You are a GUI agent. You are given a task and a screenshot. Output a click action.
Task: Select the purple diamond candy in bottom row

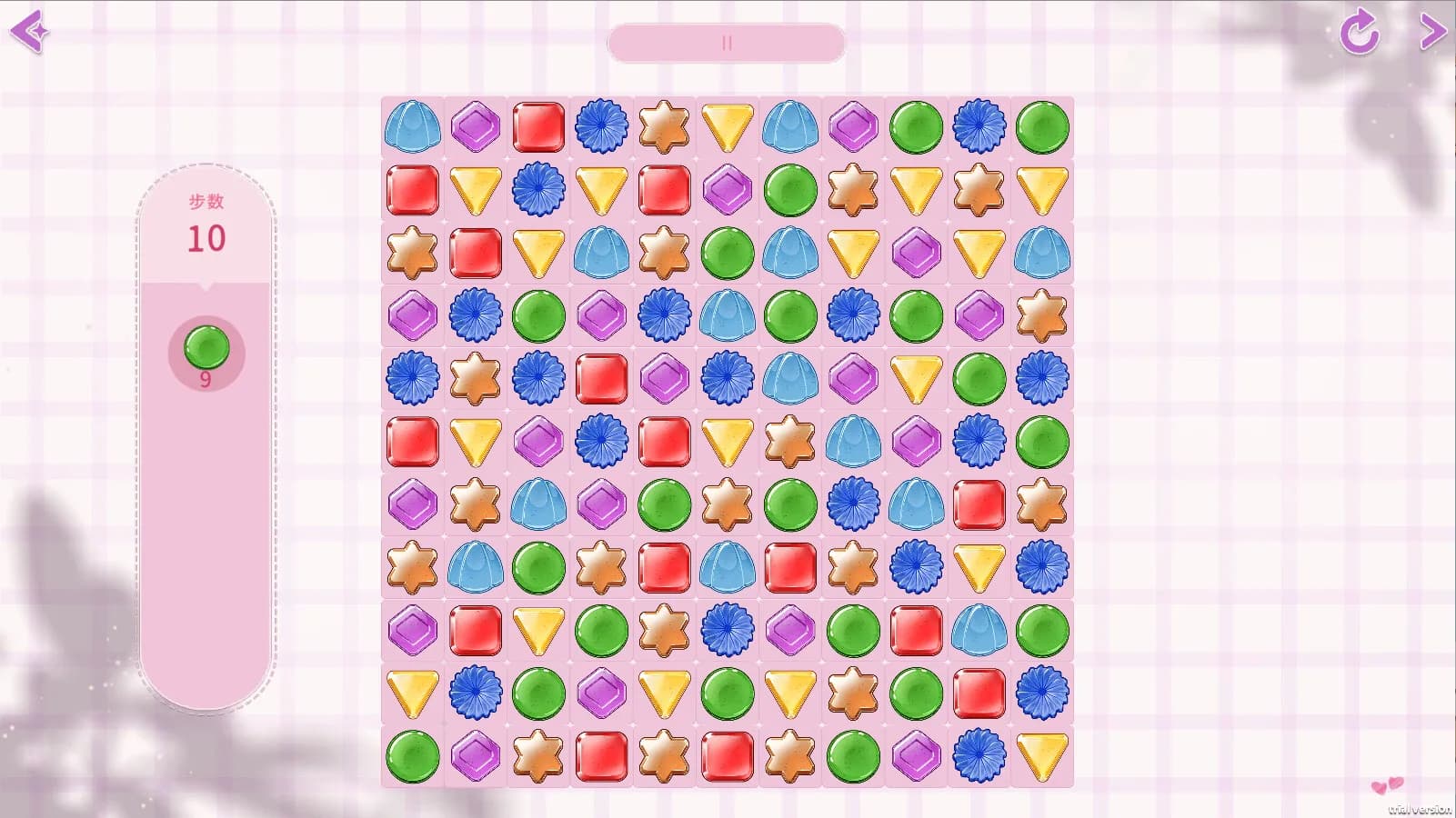click(476, 756)
